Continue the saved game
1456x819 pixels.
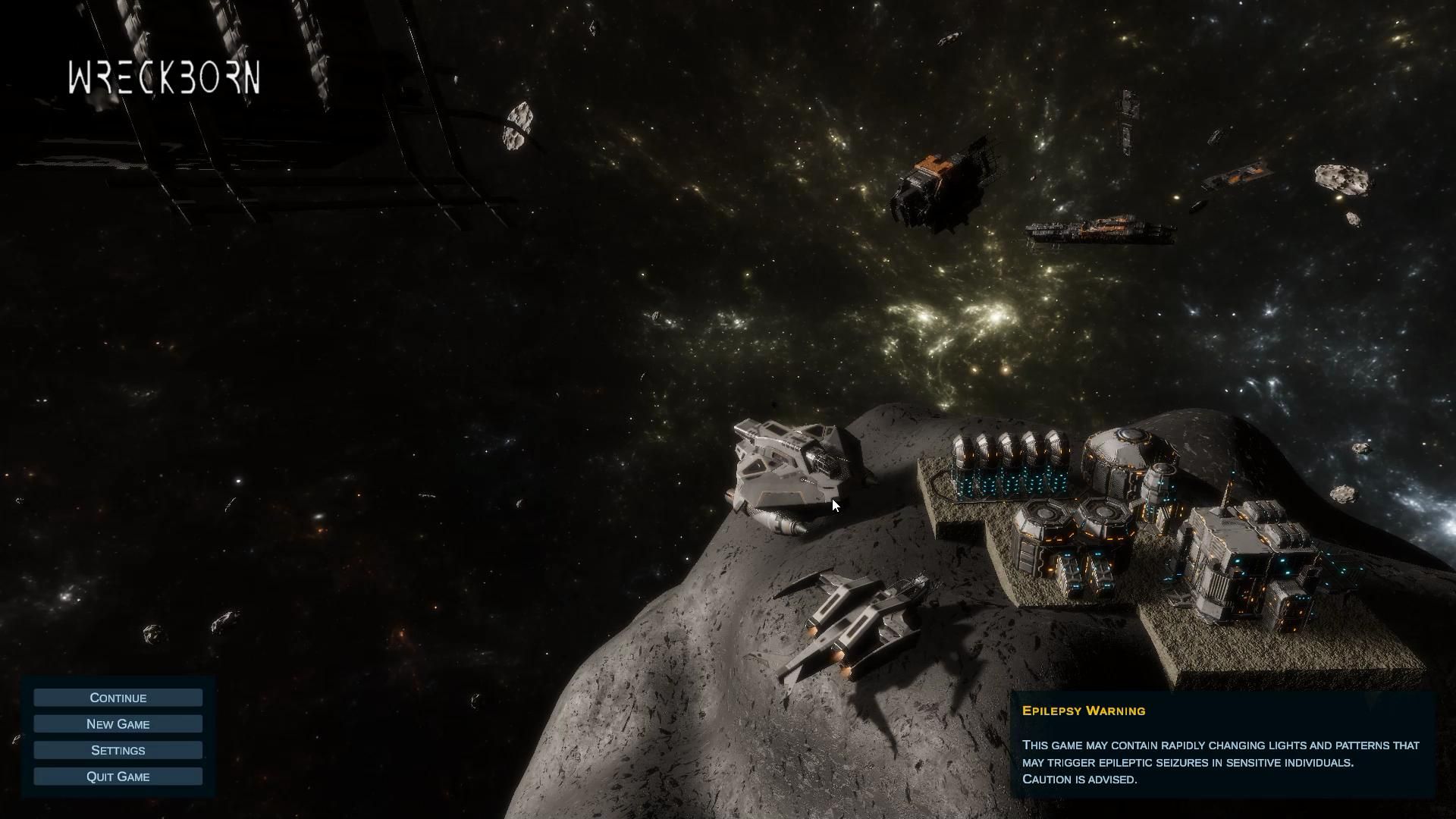tap(118, 698)
